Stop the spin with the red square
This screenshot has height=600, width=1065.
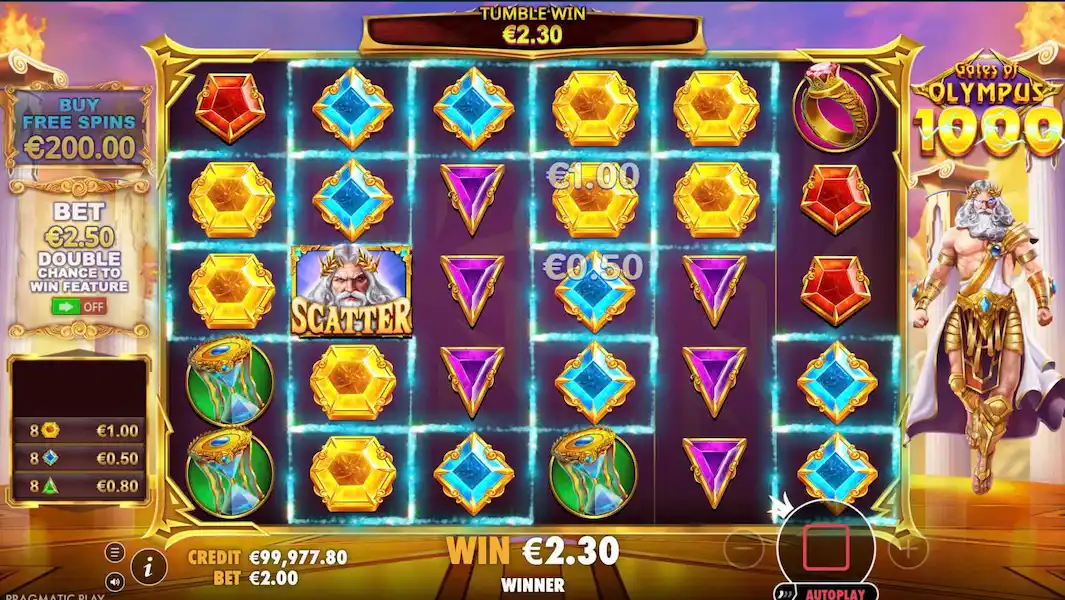pyautogui.click(x=825, y=547)
